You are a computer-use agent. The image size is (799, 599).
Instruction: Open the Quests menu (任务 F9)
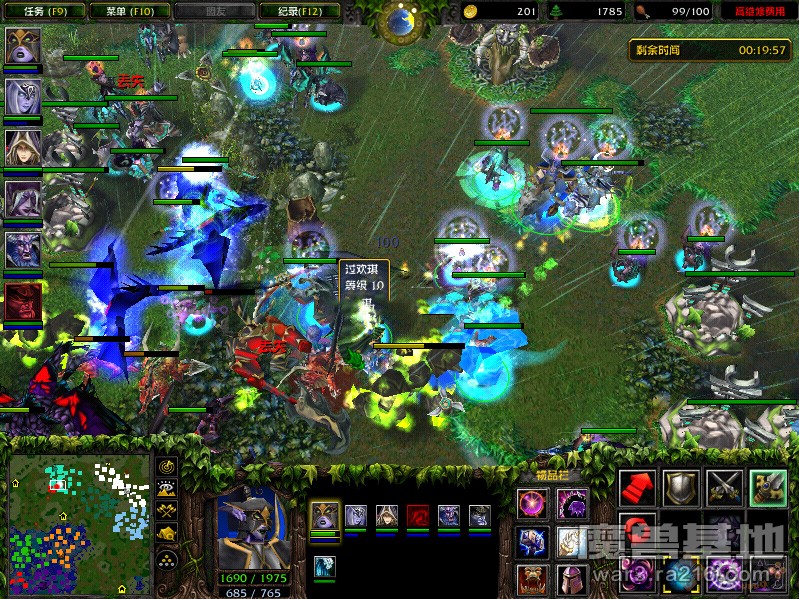tap(40, 11)
